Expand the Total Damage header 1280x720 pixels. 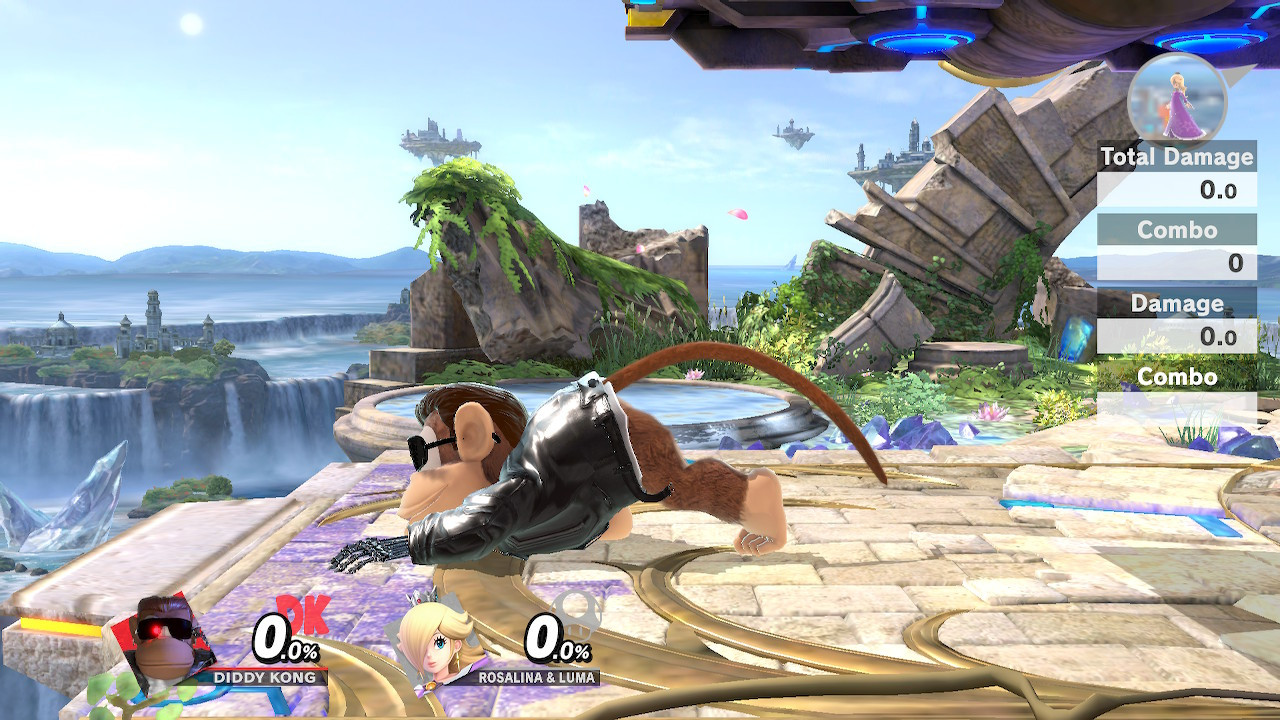[1176, 157]
